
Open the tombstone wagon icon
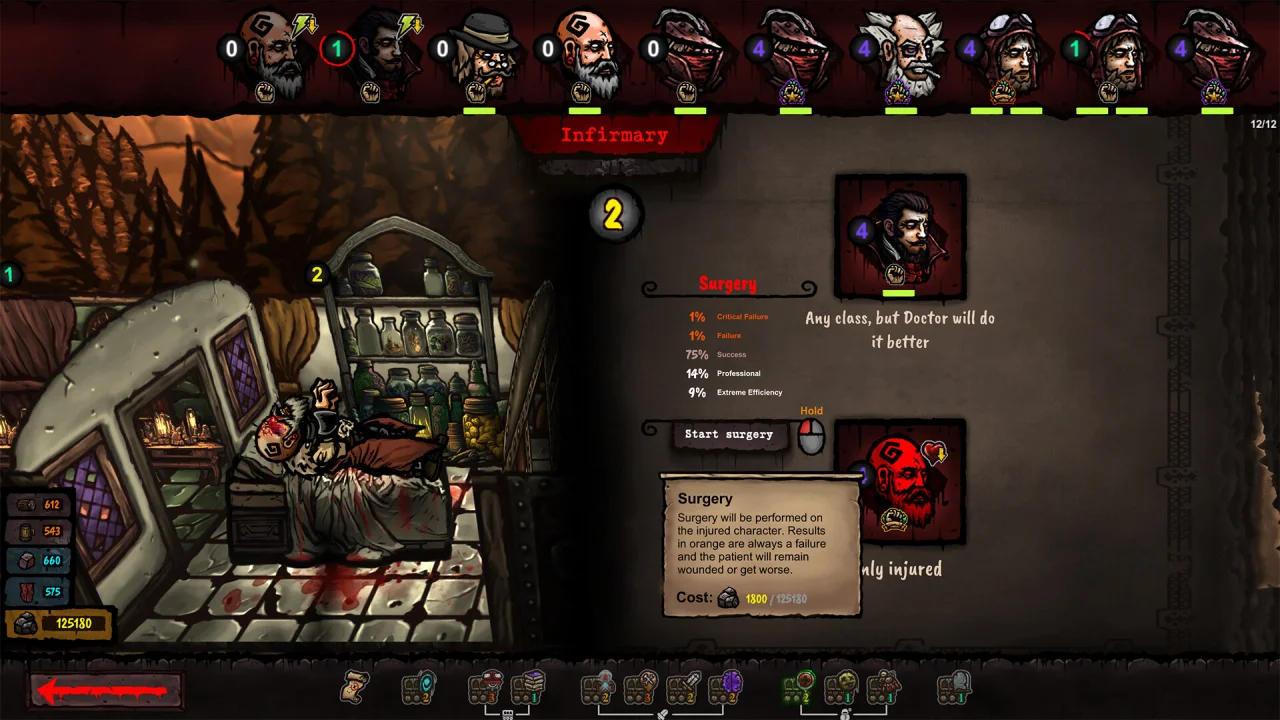point(955,688)
